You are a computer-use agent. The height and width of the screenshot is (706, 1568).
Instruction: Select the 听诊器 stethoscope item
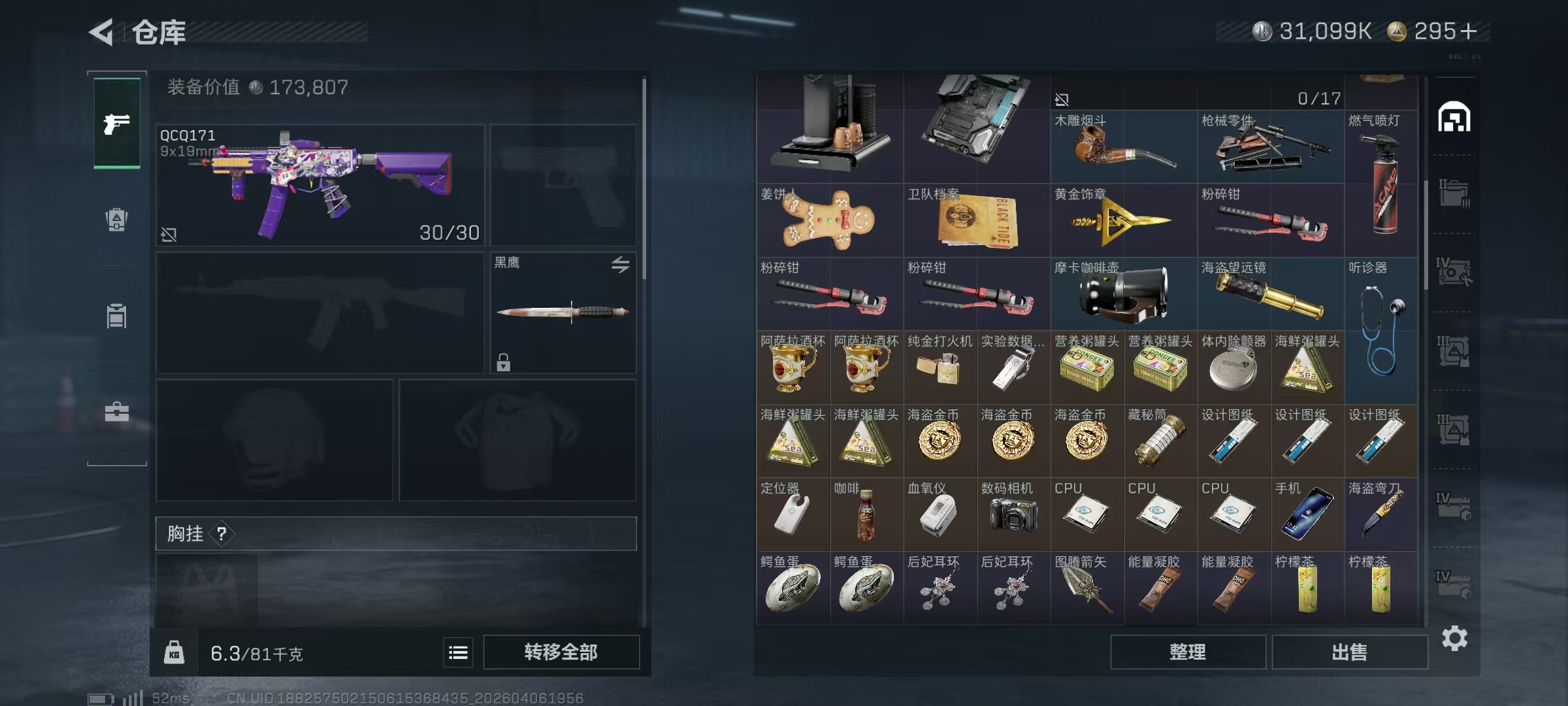[x=1381, y=330]
